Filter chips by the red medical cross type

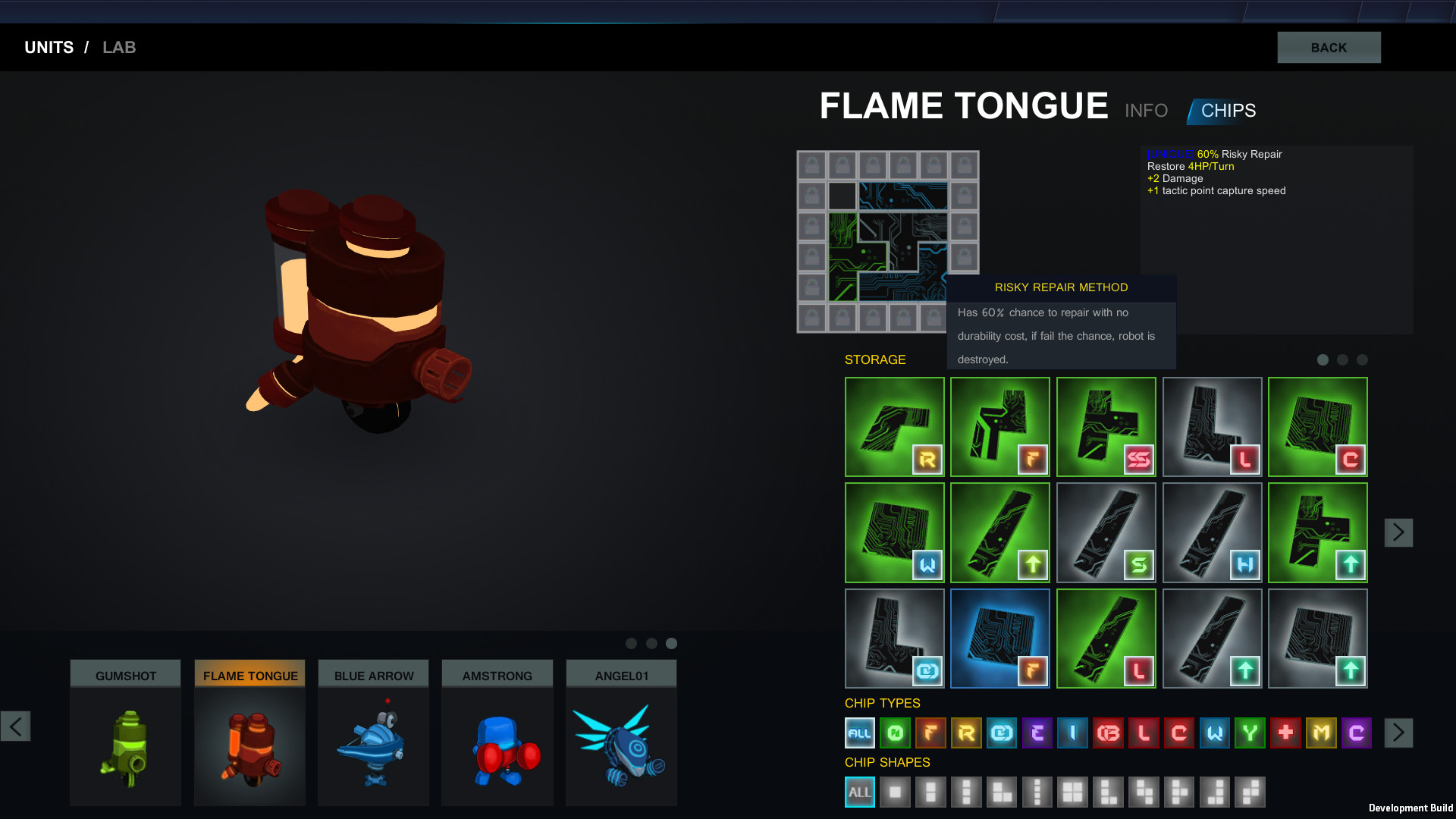[1285, 733]
